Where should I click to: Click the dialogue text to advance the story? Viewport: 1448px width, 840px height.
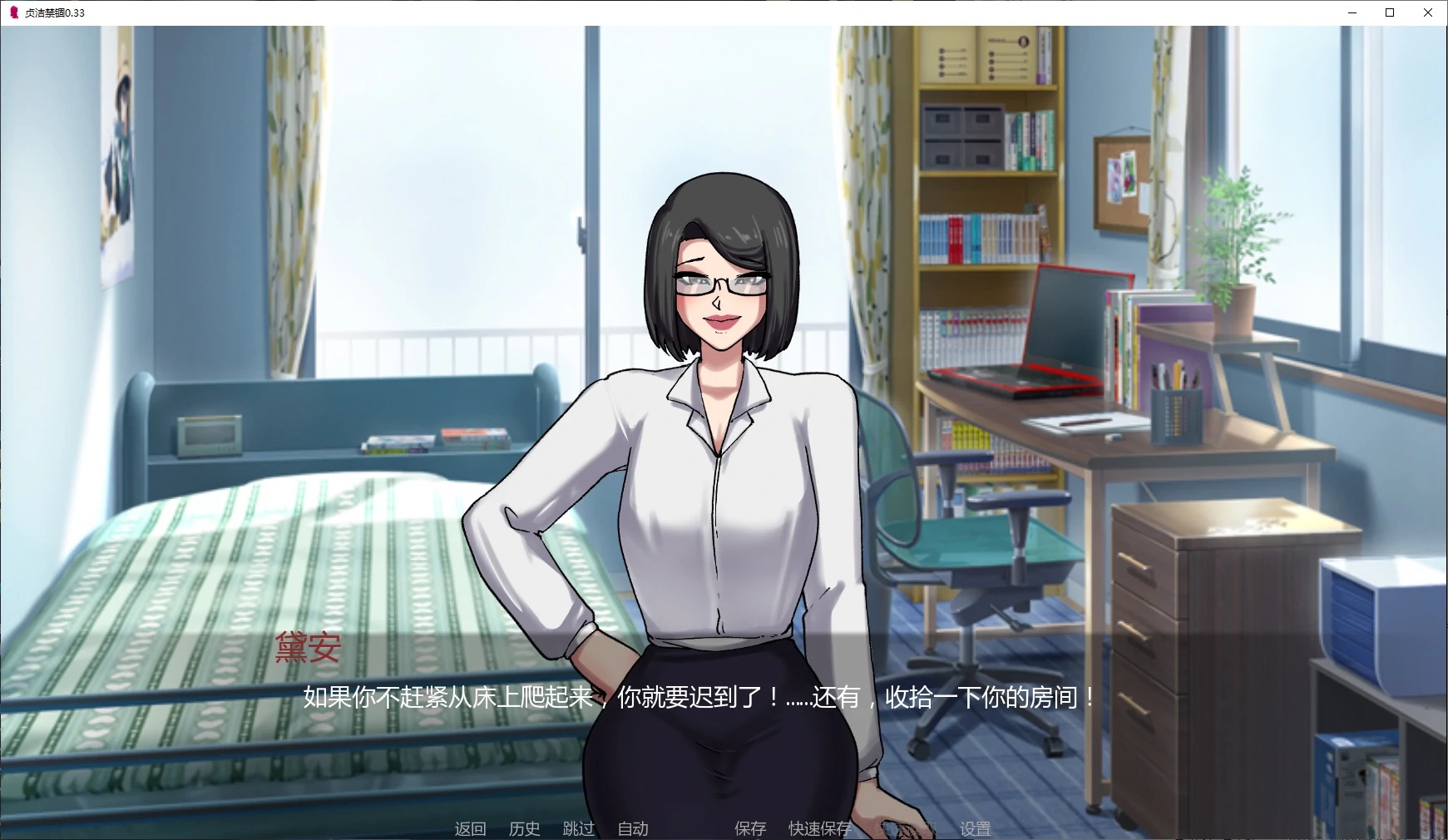point(699,699)
